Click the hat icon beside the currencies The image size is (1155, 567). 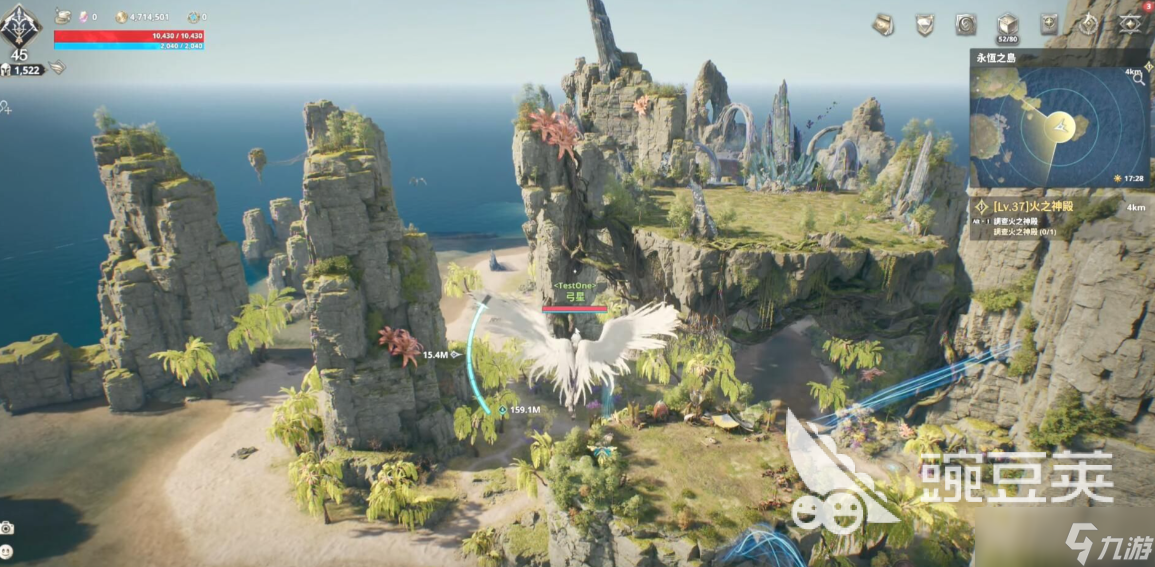[x=63, y=17]
